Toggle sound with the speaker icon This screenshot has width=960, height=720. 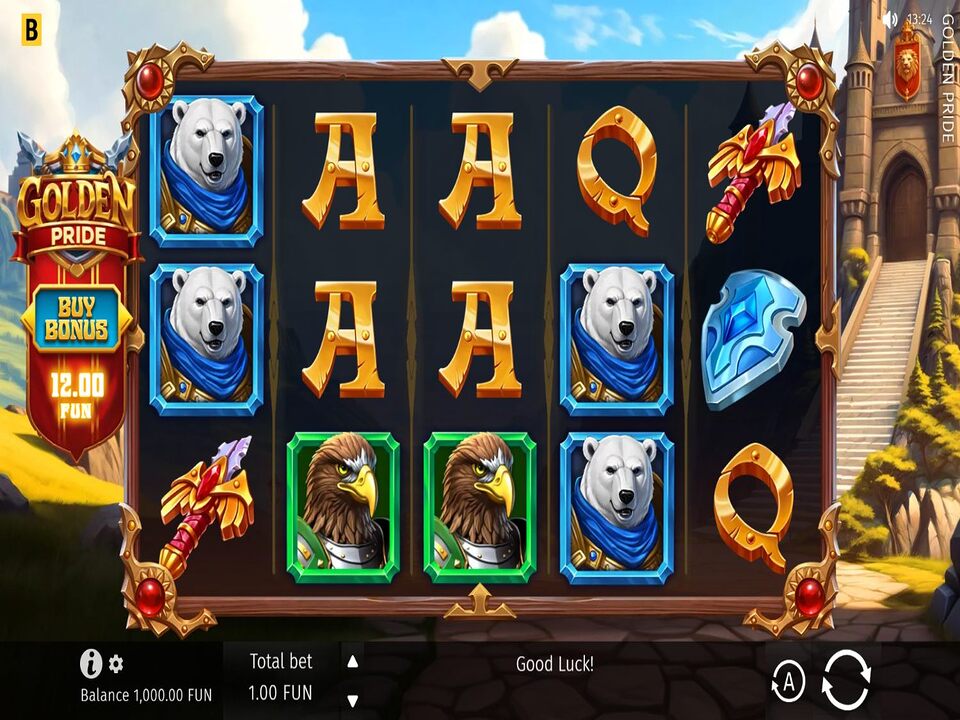(x=890, y=19)
